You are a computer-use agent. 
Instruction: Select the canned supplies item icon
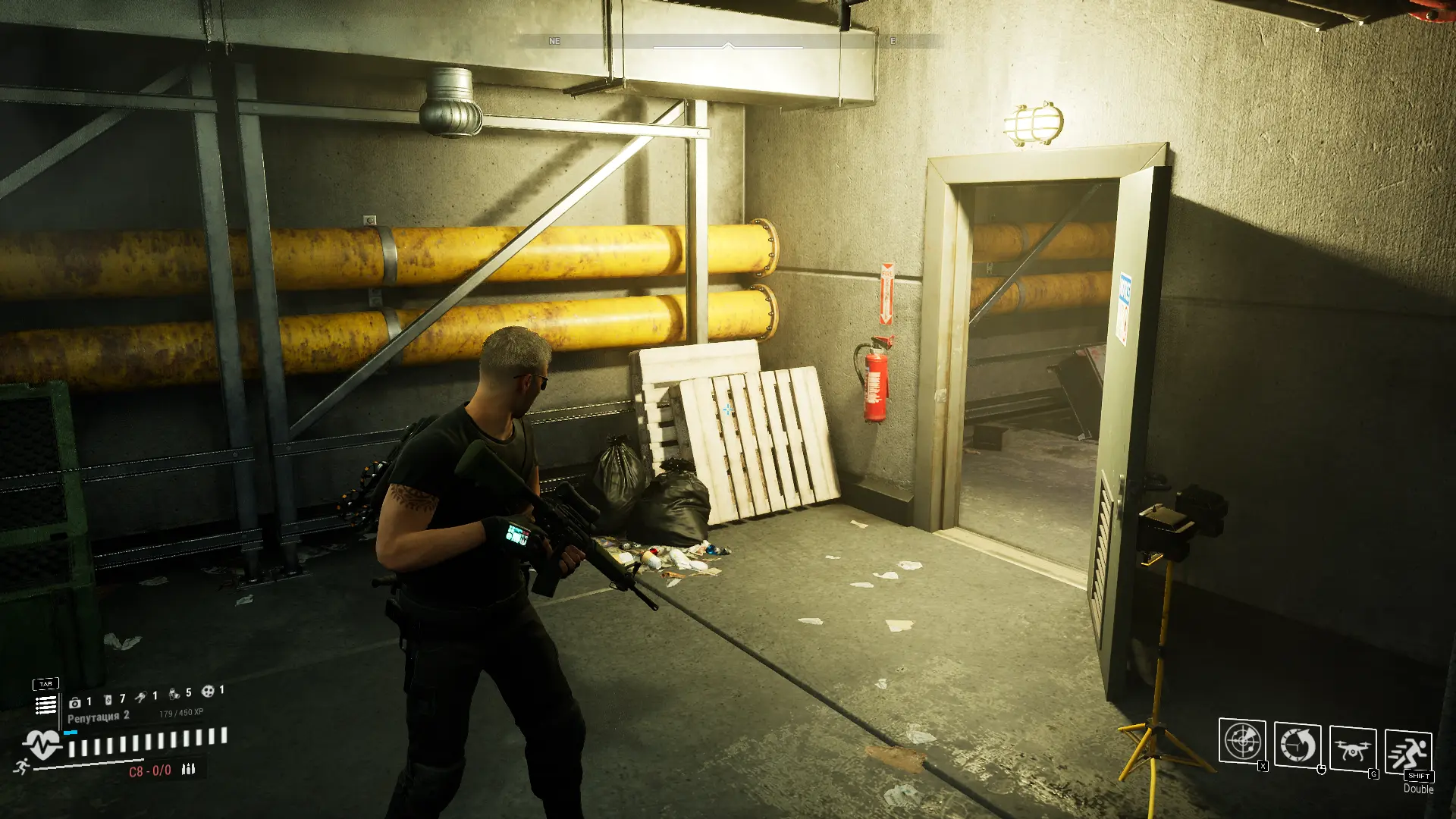[174, 693]
